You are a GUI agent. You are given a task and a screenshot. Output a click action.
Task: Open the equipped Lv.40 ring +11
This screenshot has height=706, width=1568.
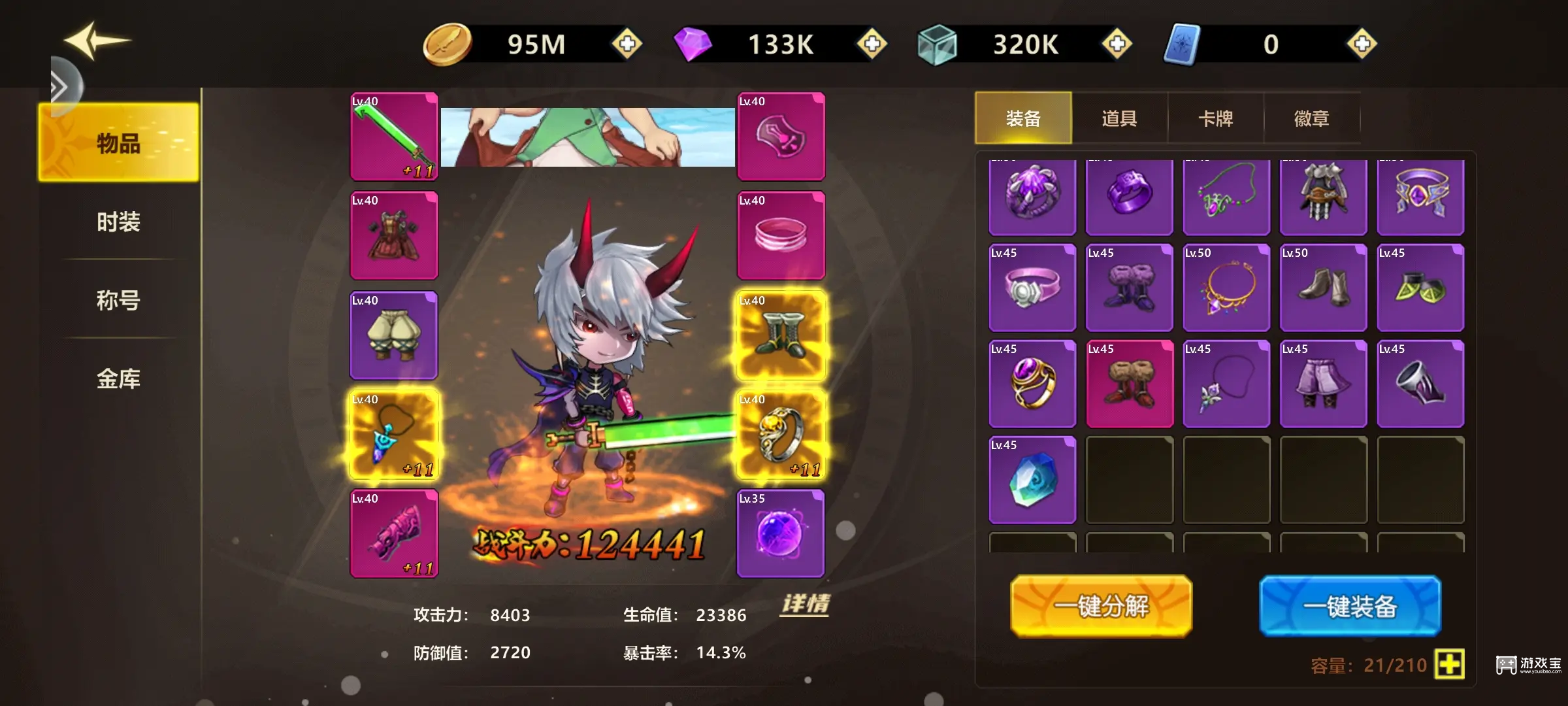[x=781, y=434]
